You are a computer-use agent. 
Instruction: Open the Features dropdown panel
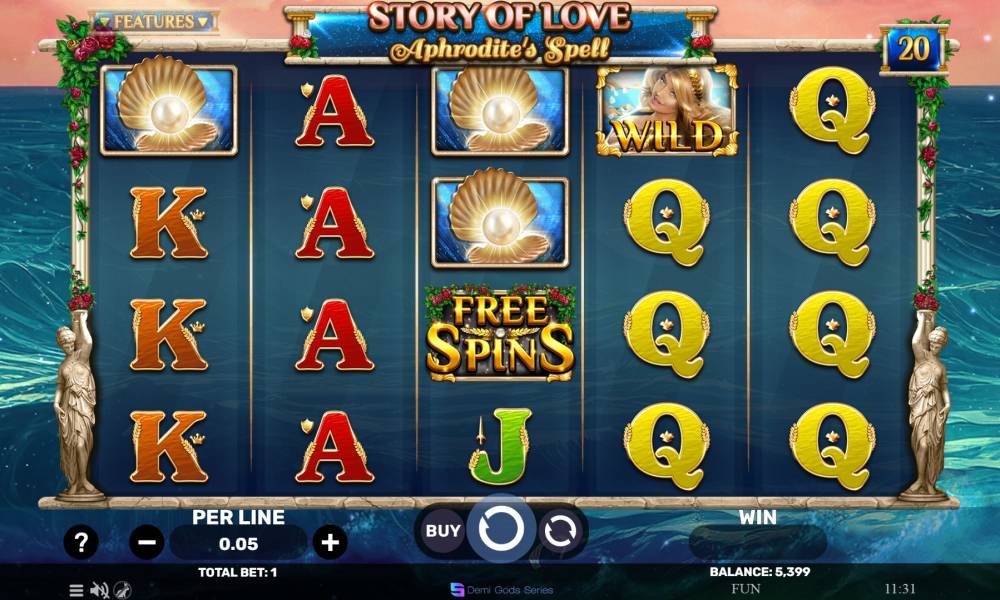click(154, 21)
